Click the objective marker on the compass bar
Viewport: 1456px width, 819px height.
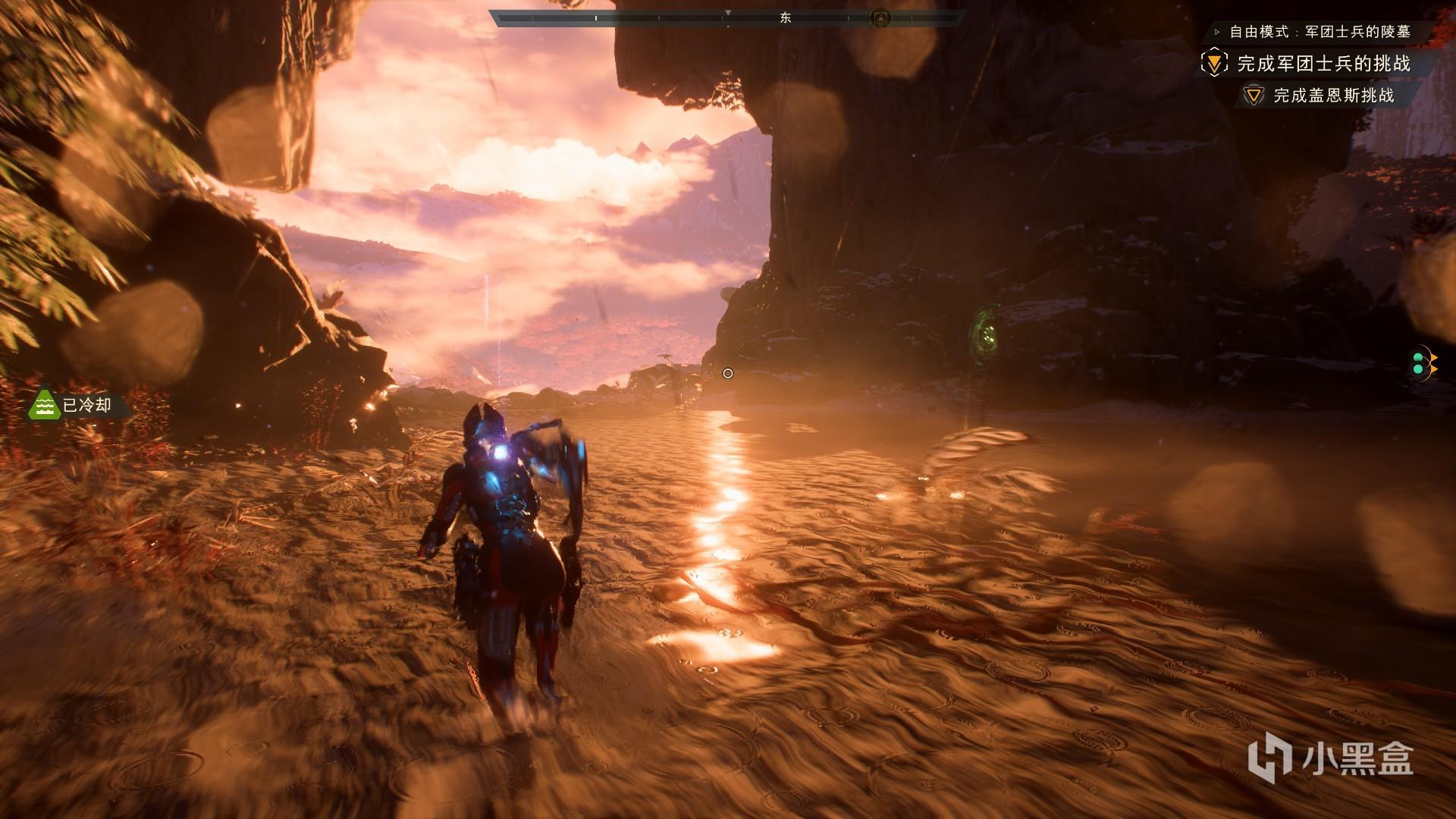(x=880, y=17)
